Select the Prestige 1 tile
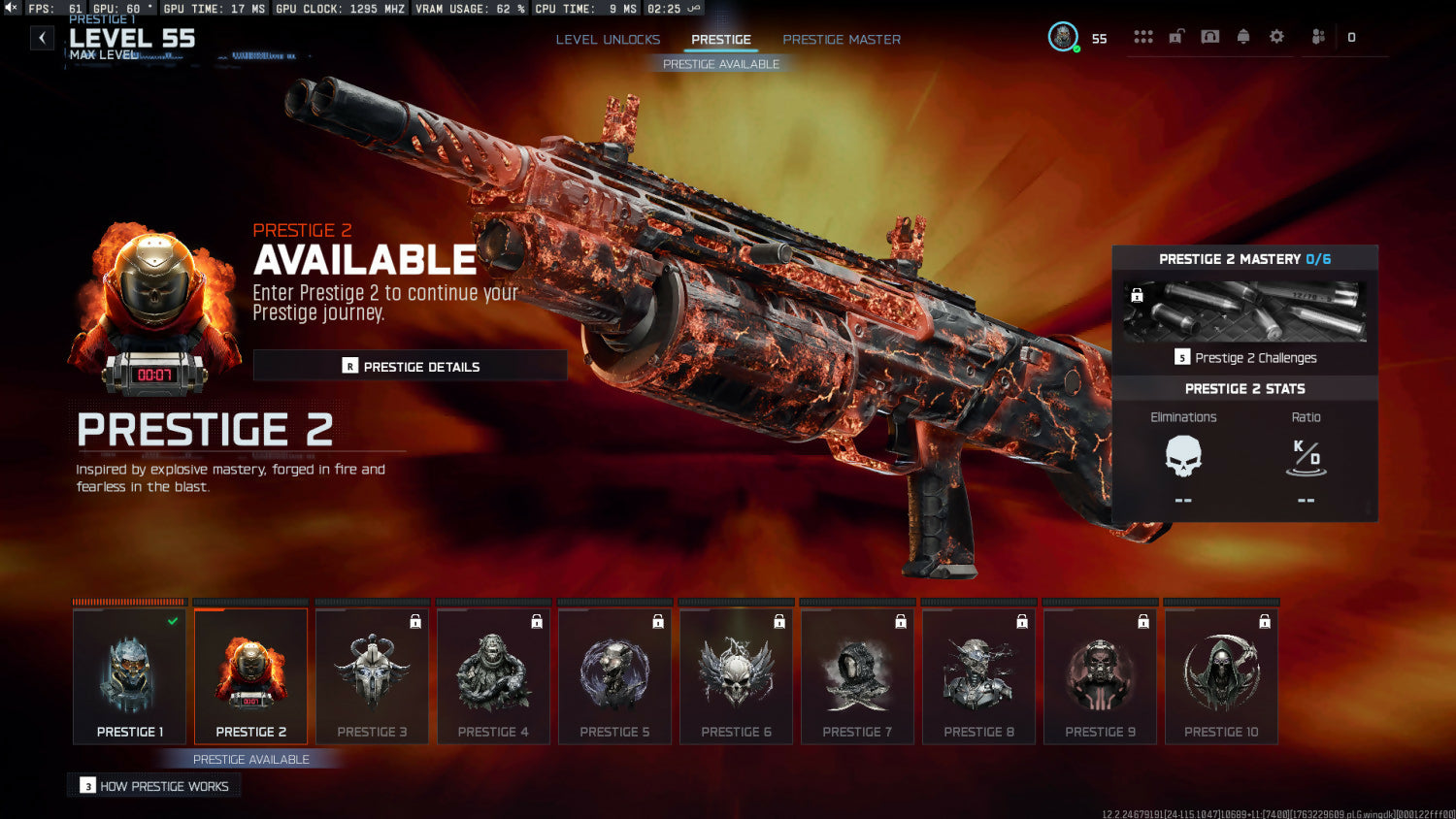The width and height of the screenshot is (1456, 819). [129, 676]
